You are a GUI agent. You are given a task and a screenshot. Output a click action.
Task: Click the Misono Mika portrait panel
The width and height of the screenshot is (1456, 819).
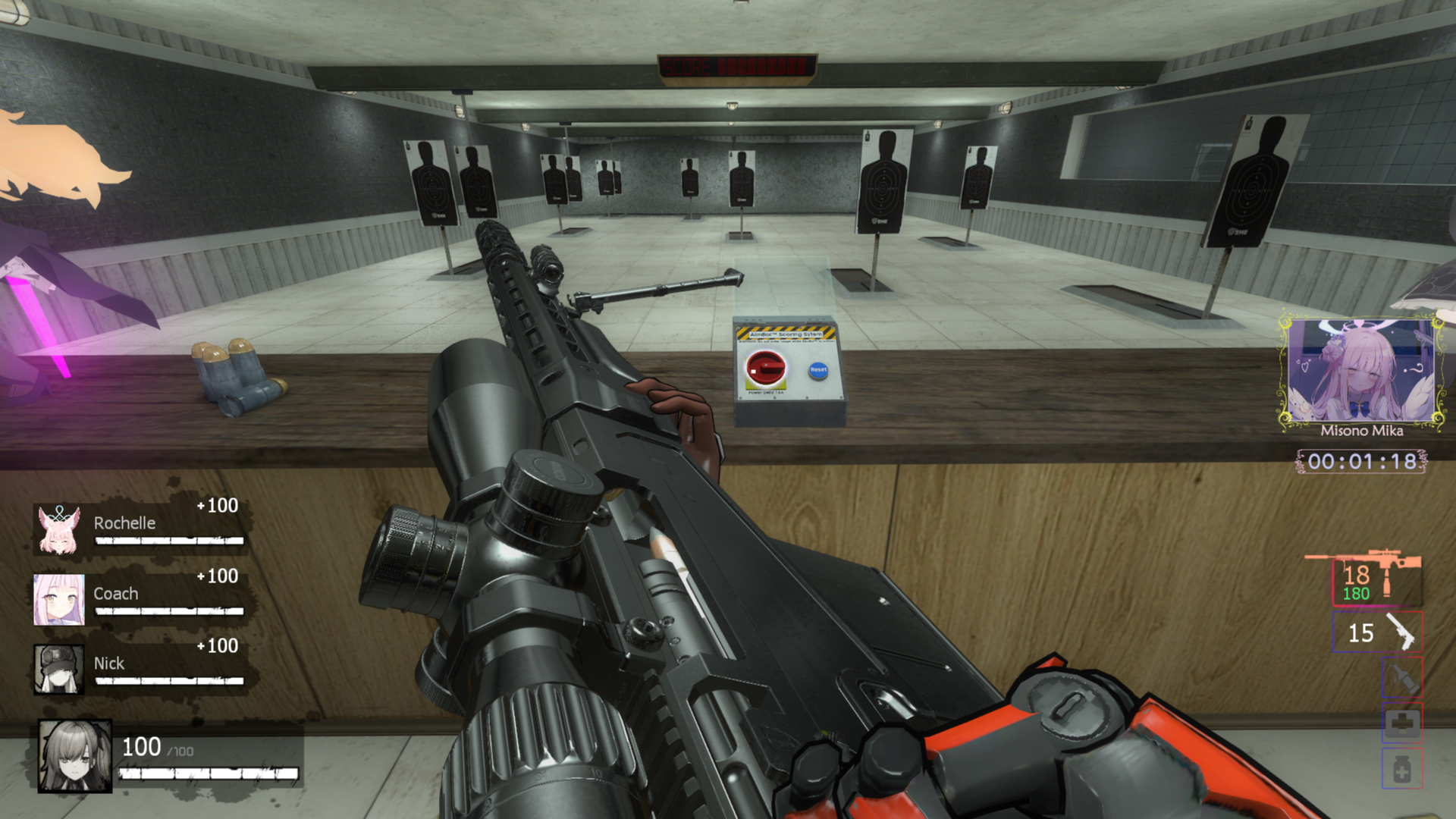click(1362, 371)
